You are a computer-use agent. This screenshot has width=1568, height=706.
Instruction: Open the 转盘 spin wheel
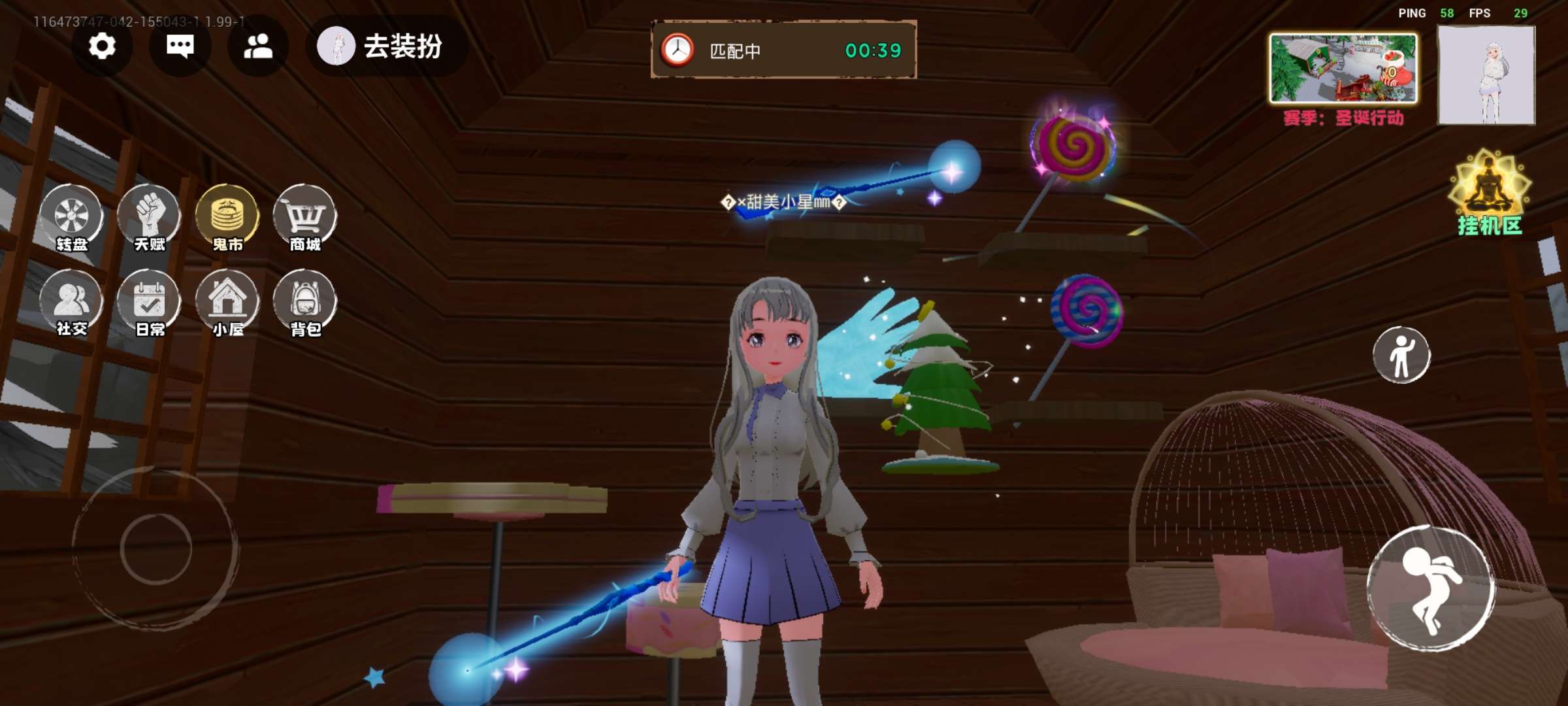pos(71,218)
